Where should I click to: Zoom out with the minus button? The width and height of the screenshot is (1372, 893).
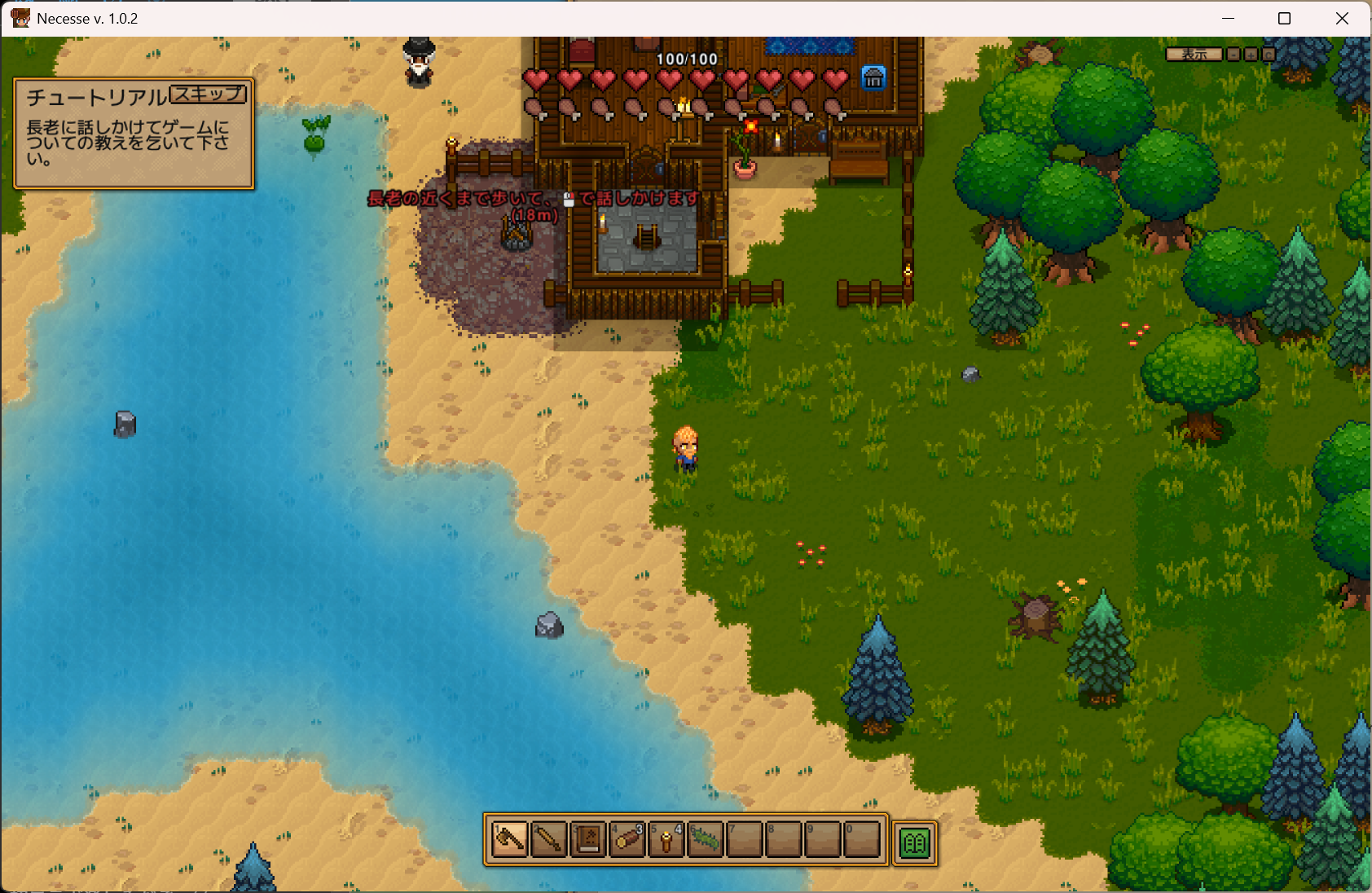click(1233, 55)
